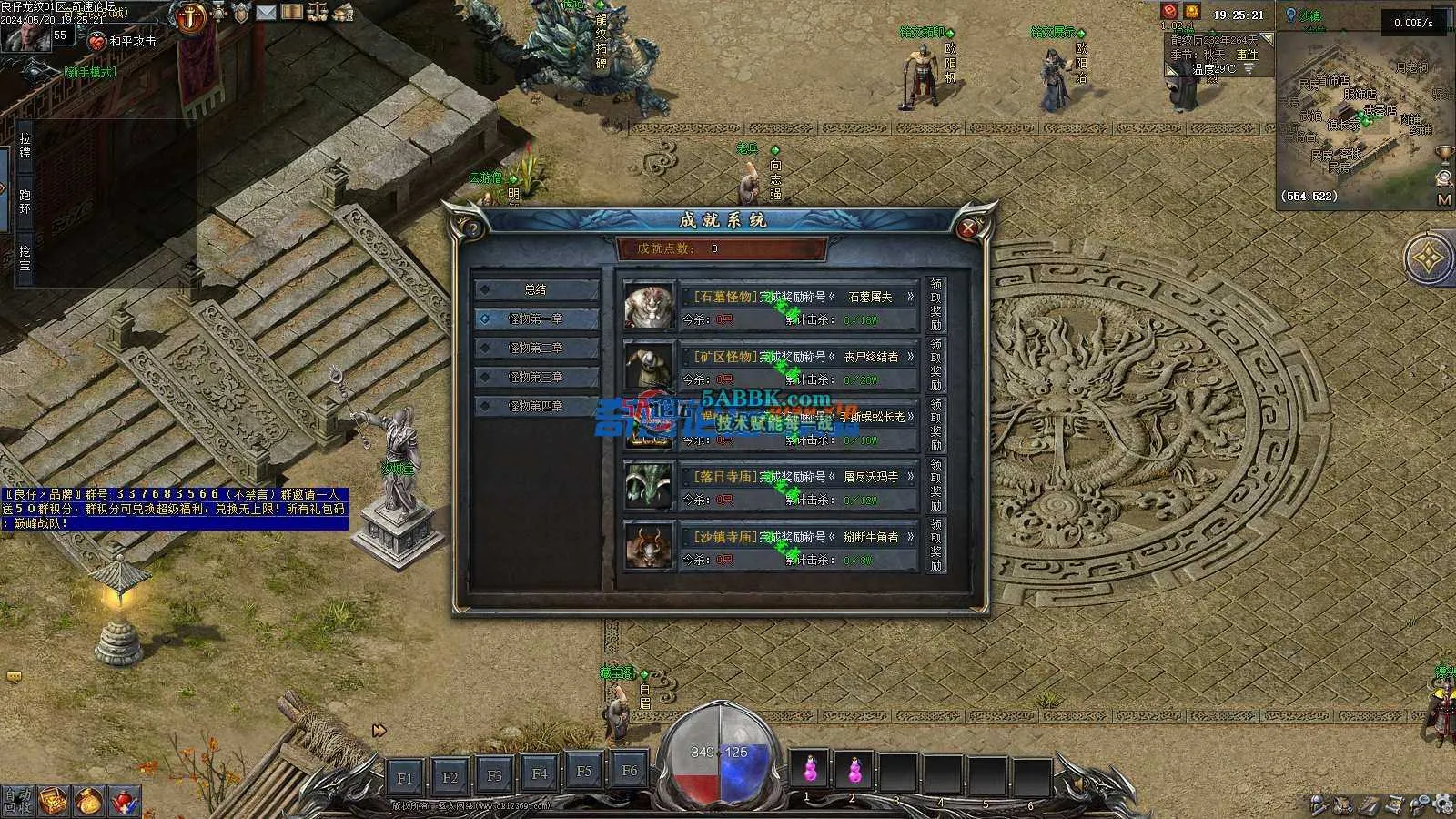Click the trophy icon beside the minimap

pos(1443,153)
